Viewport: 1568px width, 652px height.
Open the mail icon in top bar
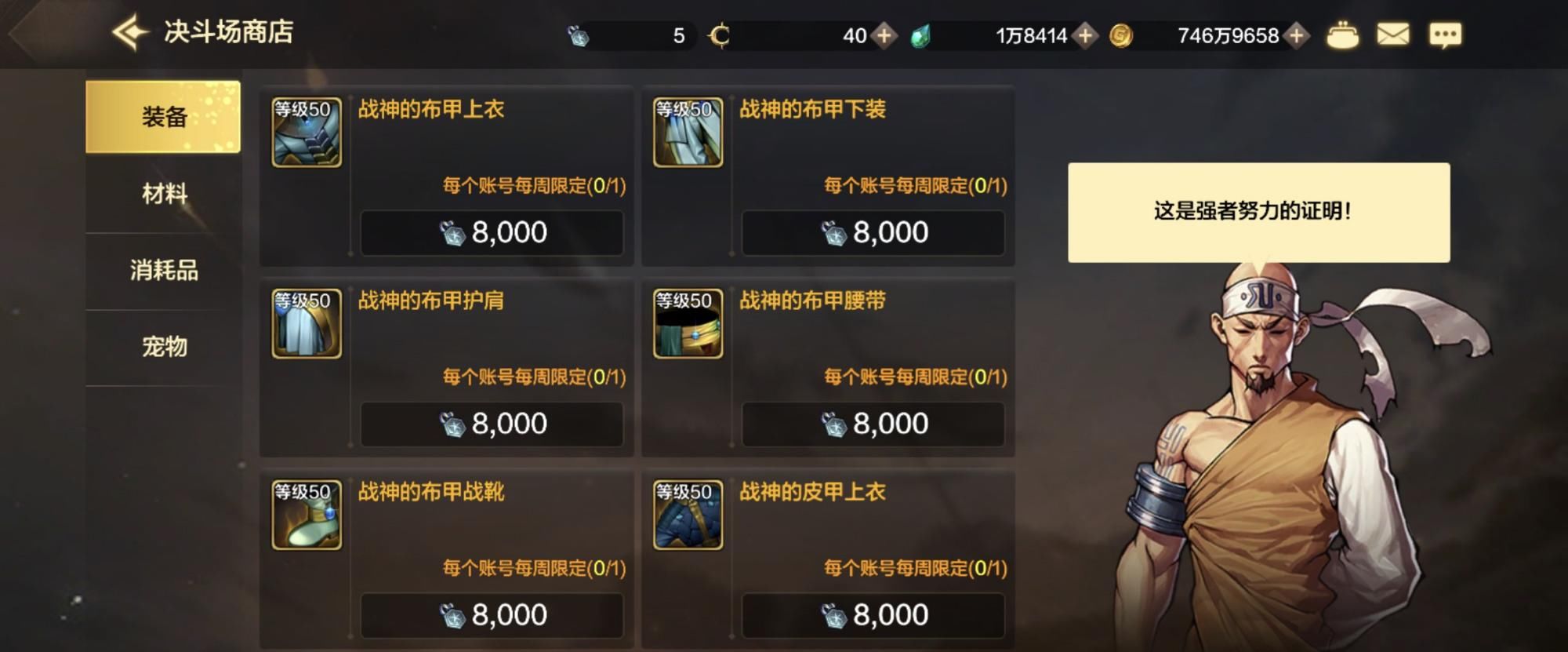point(1395,34)
